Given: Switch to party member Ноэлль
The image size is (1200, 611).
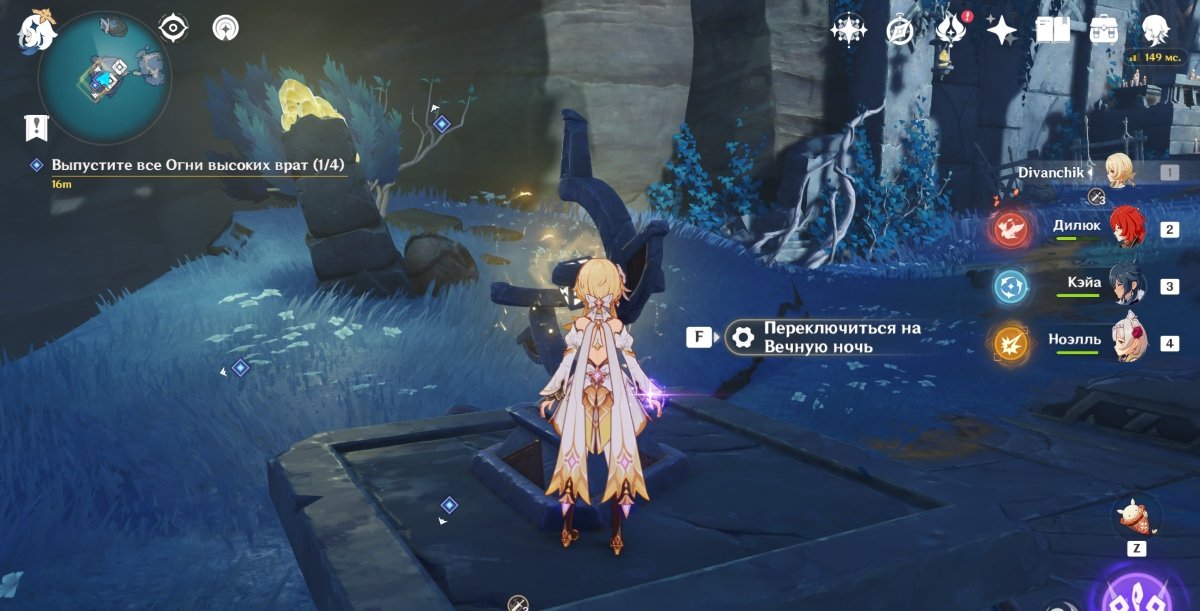Looking at the screenshot, I should tap(1127, 341).
